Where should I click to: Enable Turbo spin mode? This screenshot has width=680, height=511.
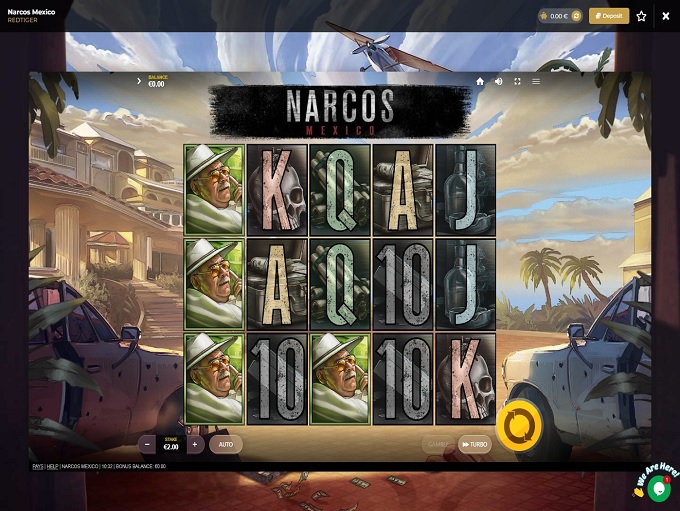474,444
